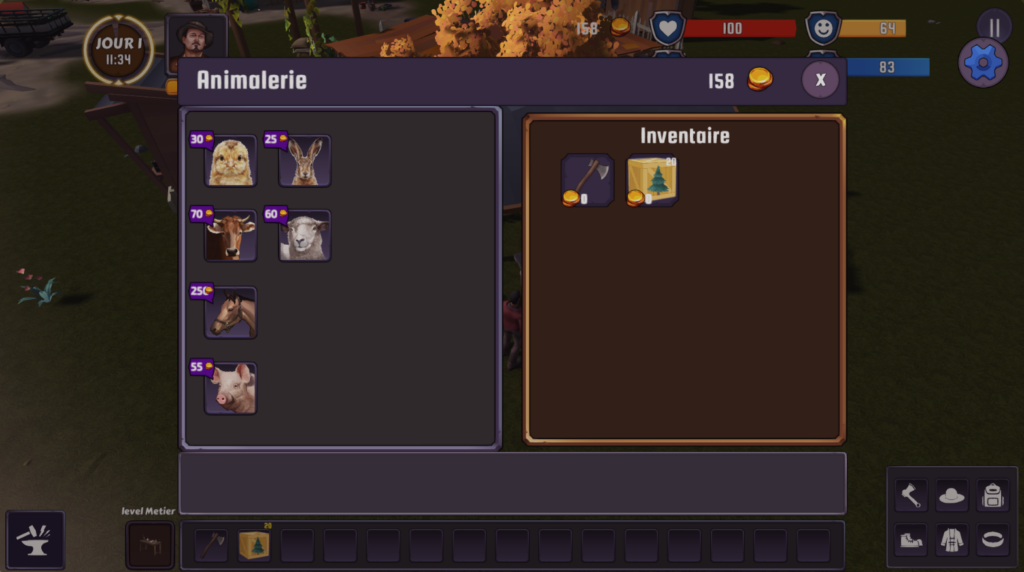
Task: Click the backpack equipment slot
Action: [x=992, y=495]
